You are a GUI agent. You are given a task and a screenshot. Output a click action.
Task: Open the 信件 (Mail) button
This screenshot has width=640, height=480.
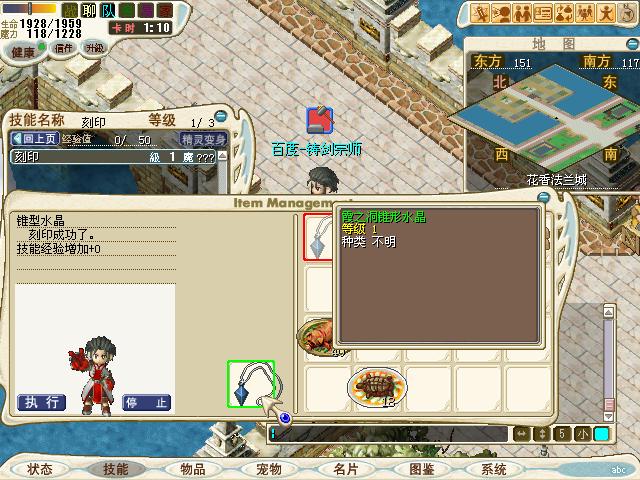coord(63,48)
